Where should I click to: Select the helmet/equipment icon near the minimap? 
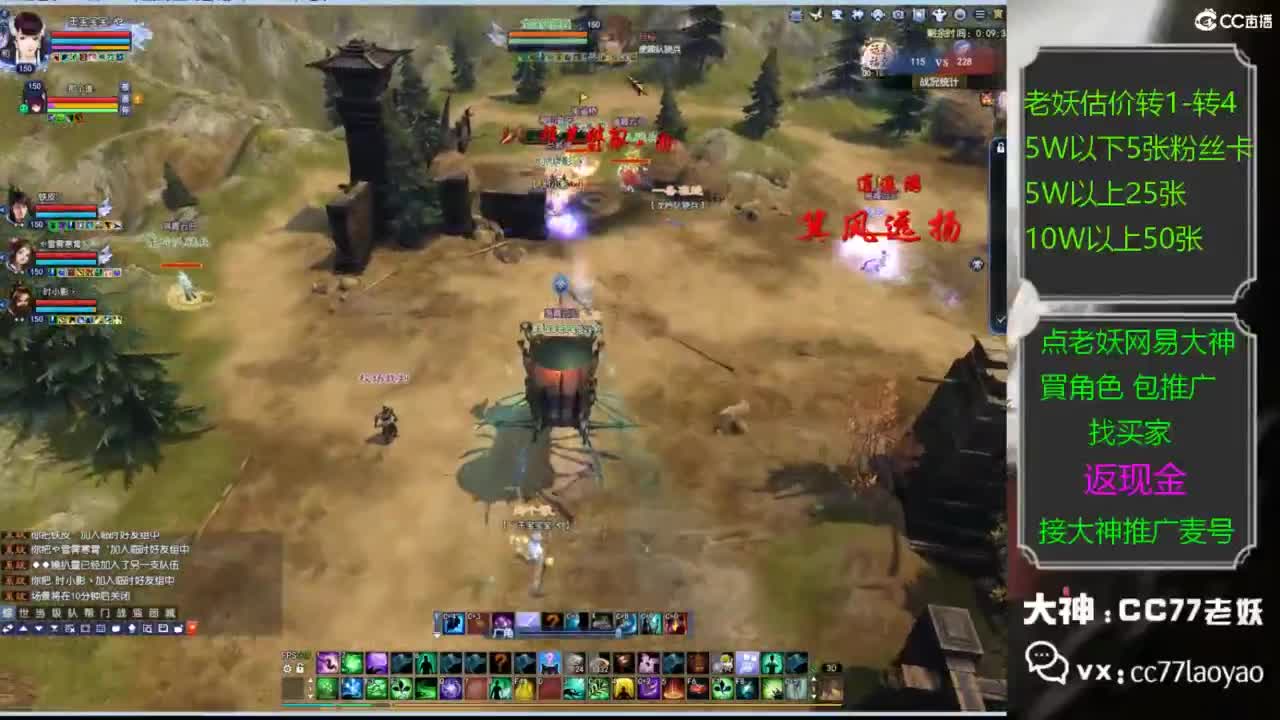tap(878, 13)
